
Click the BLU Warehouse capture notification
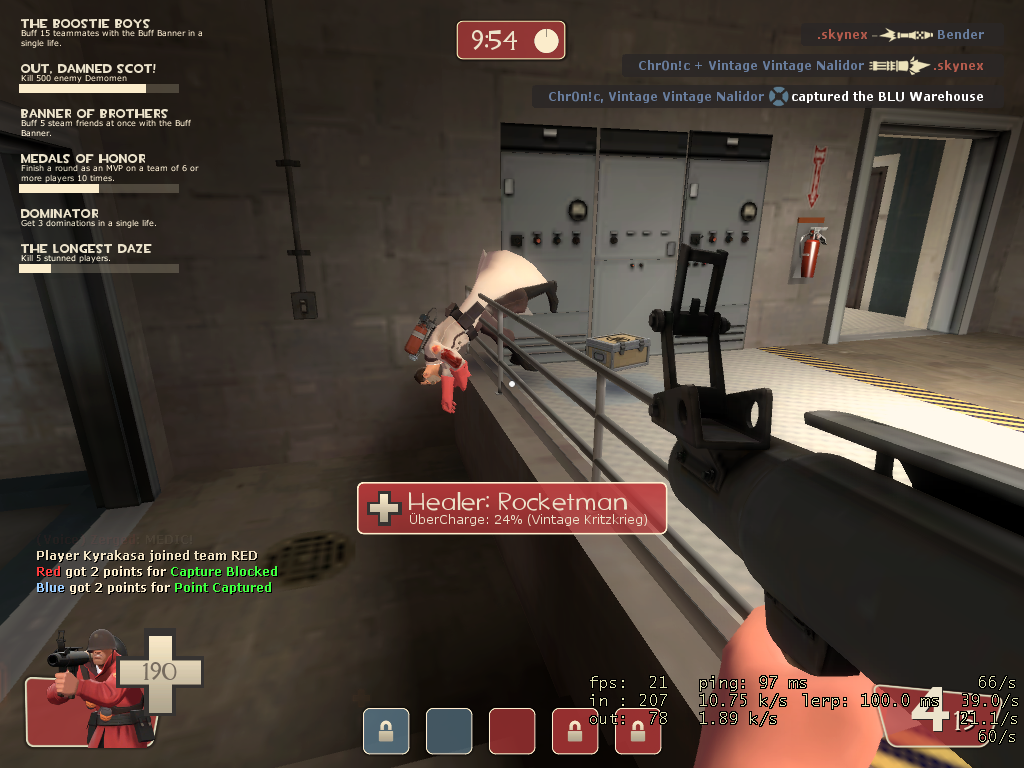tap(765, 97)
